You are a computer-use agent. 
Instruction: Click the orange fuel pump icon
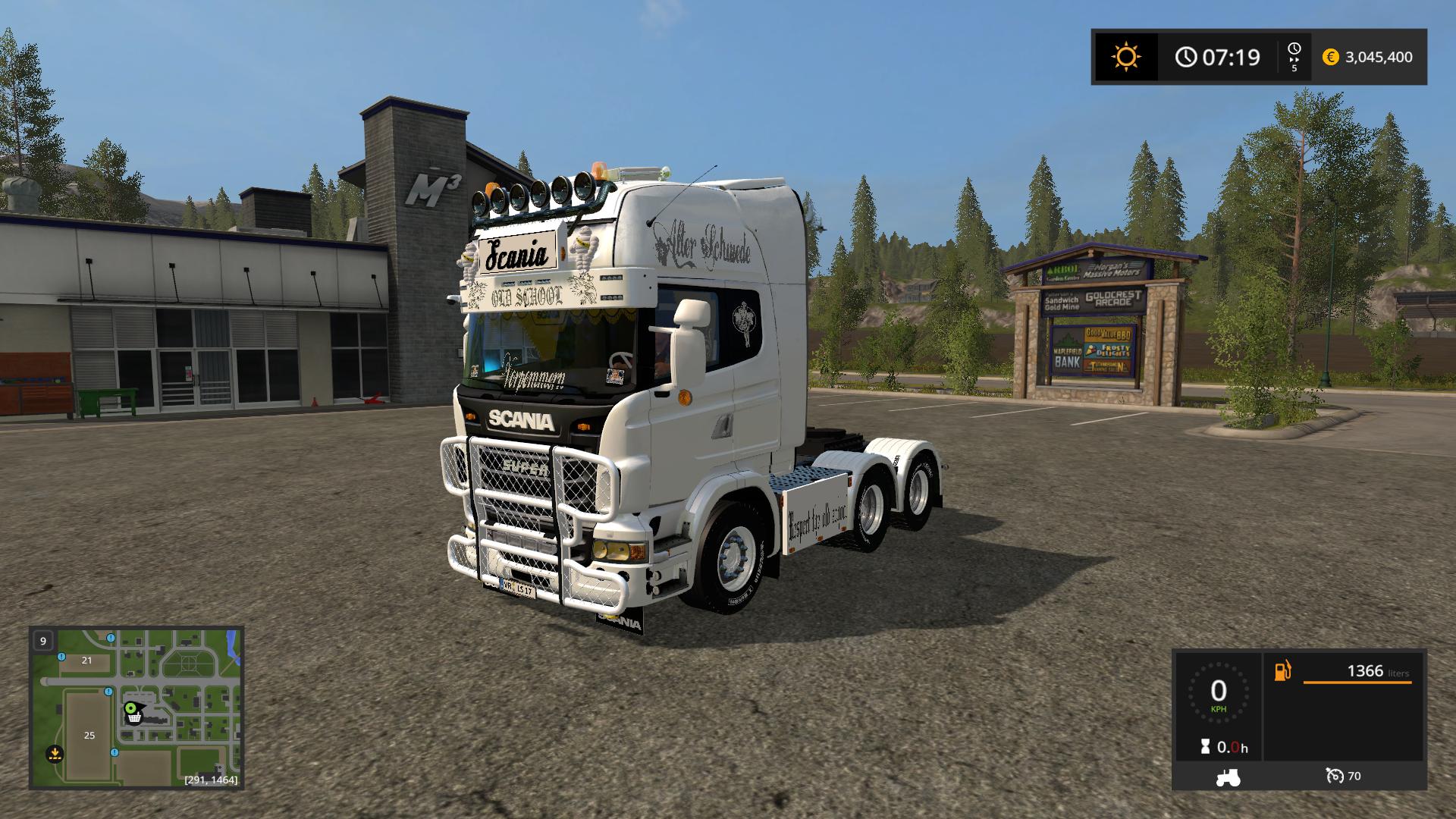click(x=1282, y=671)
